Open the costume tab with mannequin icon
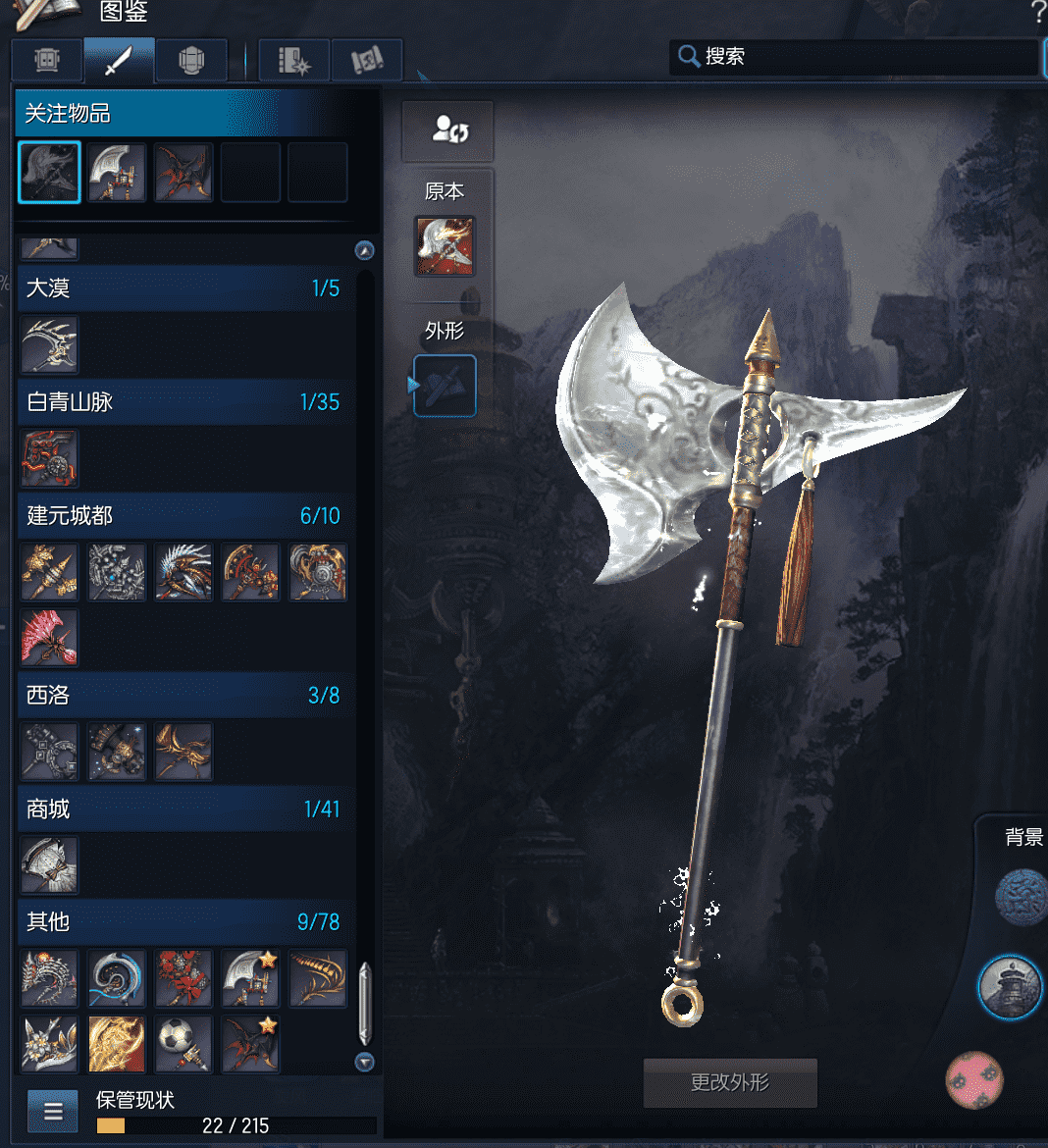The width and height of the screenshot is (1048, 1148). point(191,61)
